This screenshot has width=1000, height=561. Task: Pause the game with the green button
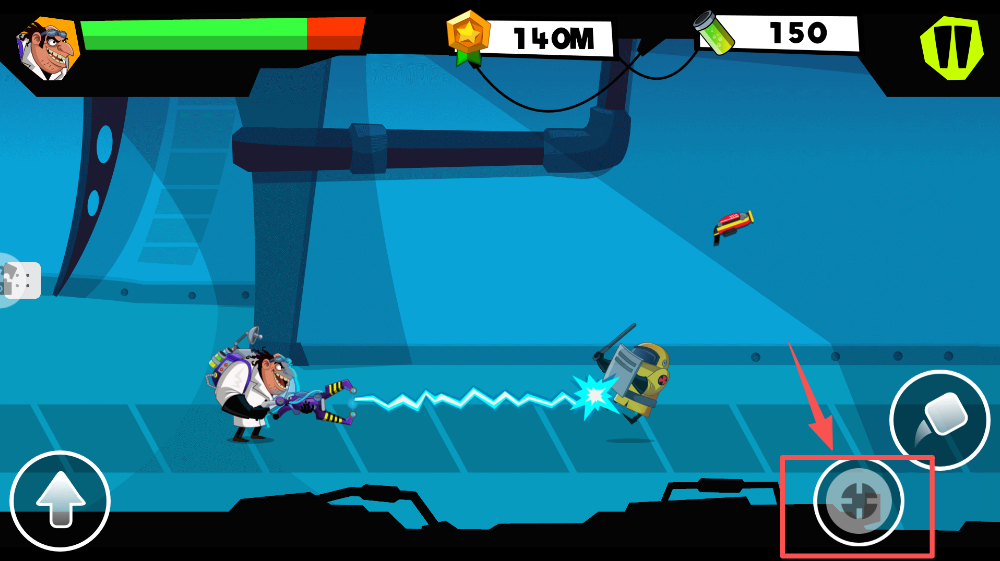[951, 47]
